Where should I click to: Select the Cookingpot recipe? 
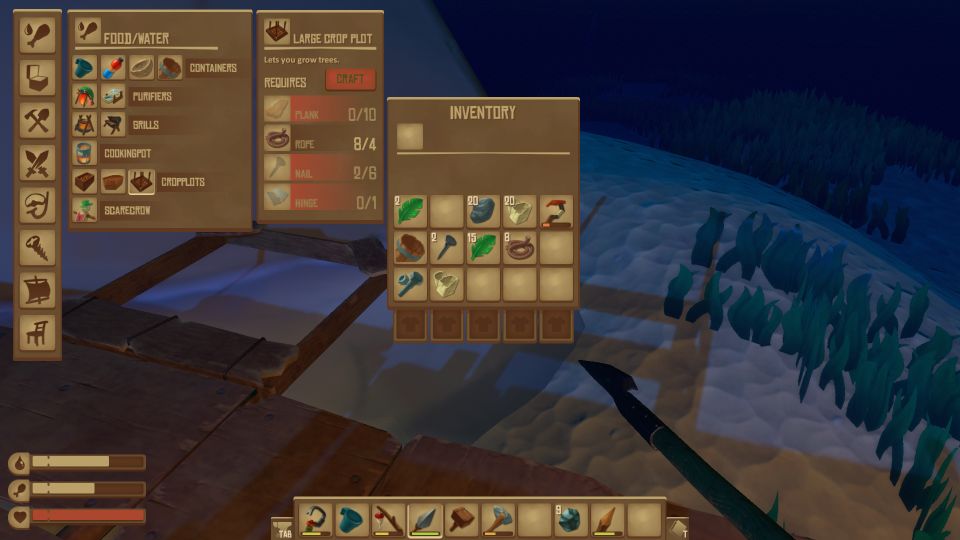(85, 154)
